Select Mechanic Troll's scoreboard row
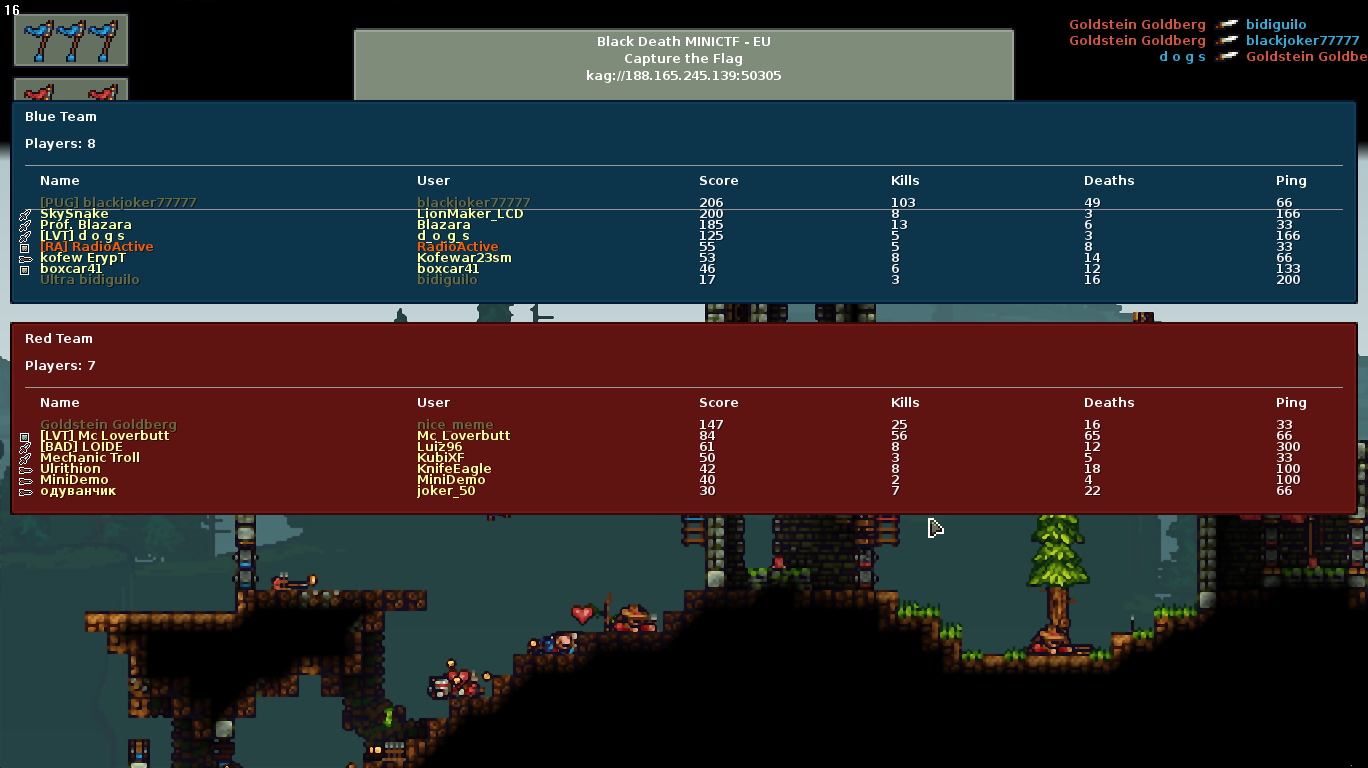1368x768 pixels. (x=90, y=458)
